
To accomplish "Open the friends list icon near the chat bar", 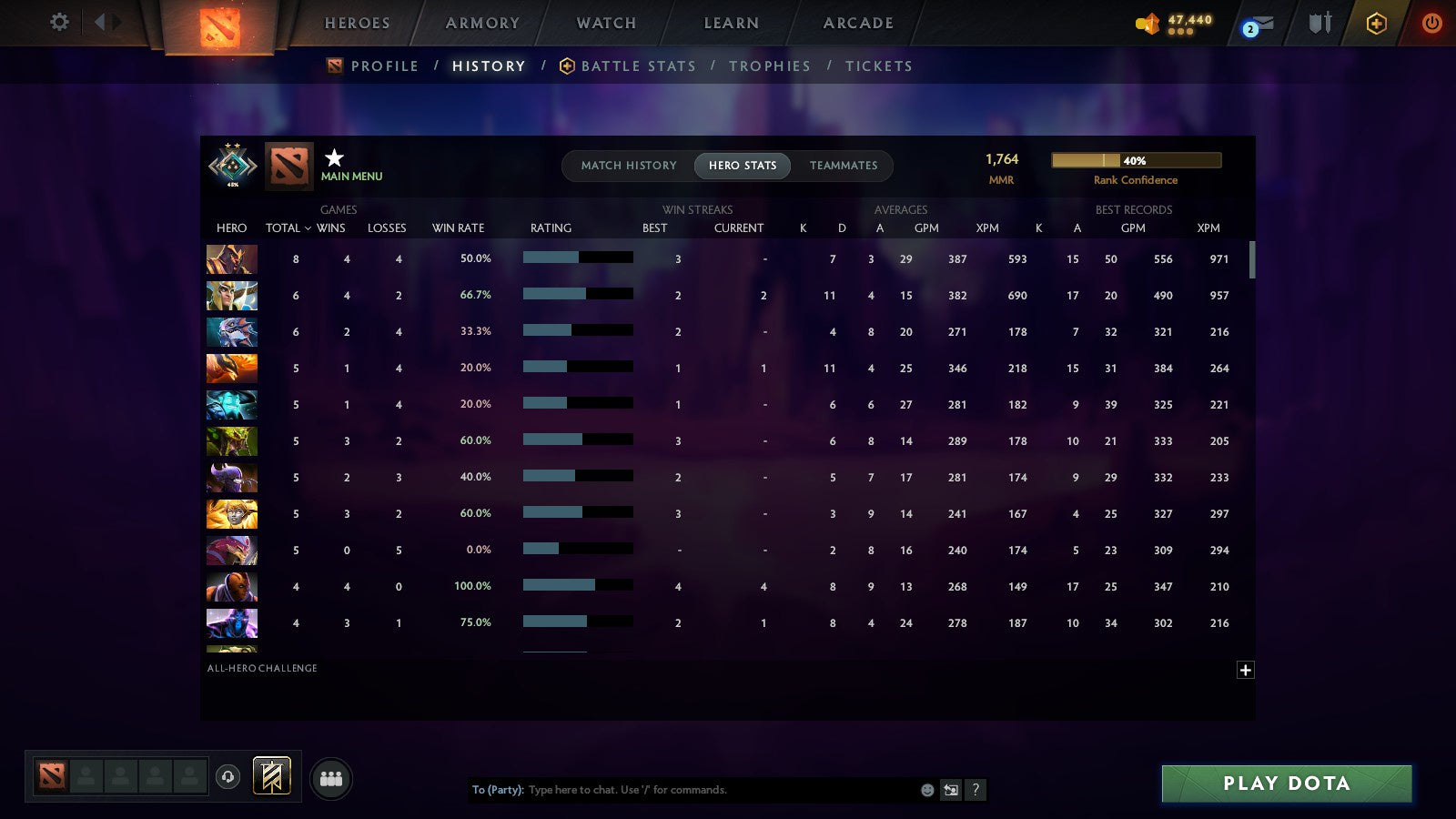I will 331,776.
